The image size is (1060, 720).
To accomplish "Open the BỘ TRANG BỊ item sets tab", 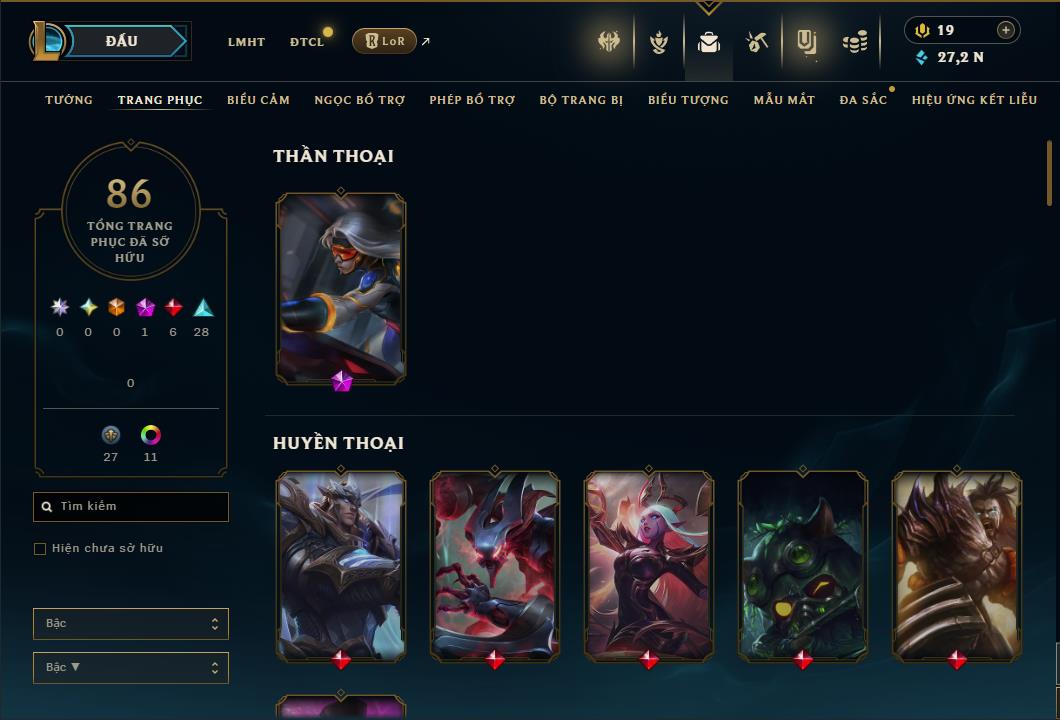I will (x=581, y=100).
